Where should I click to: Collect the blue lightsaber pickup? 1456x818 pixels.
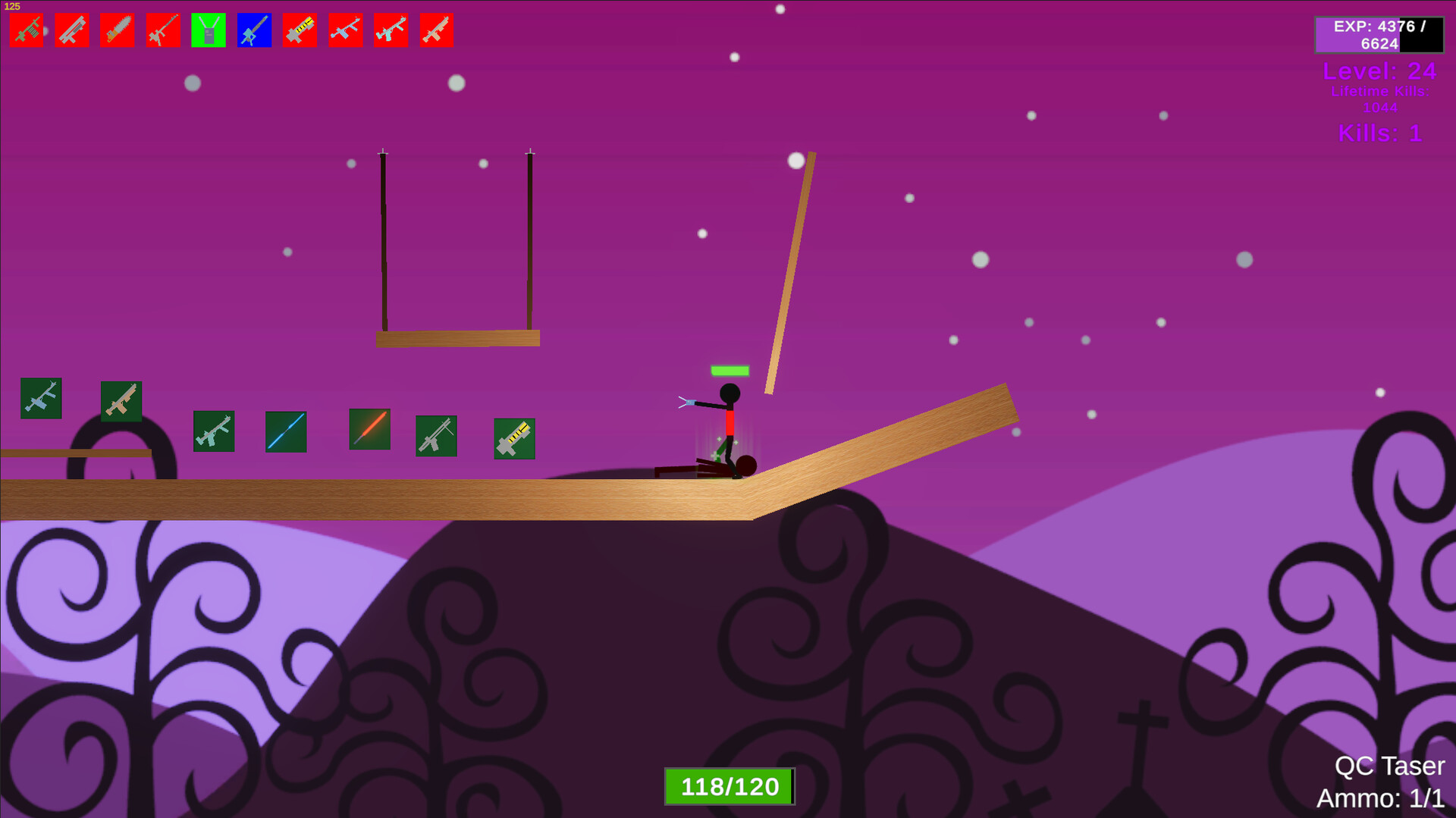[x=285, y=431]
